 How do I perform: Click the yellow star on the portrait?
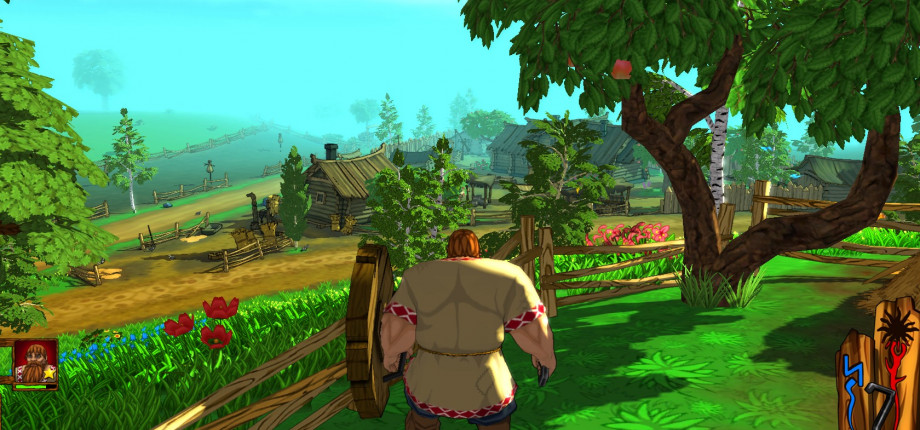(x=47, y=373)
